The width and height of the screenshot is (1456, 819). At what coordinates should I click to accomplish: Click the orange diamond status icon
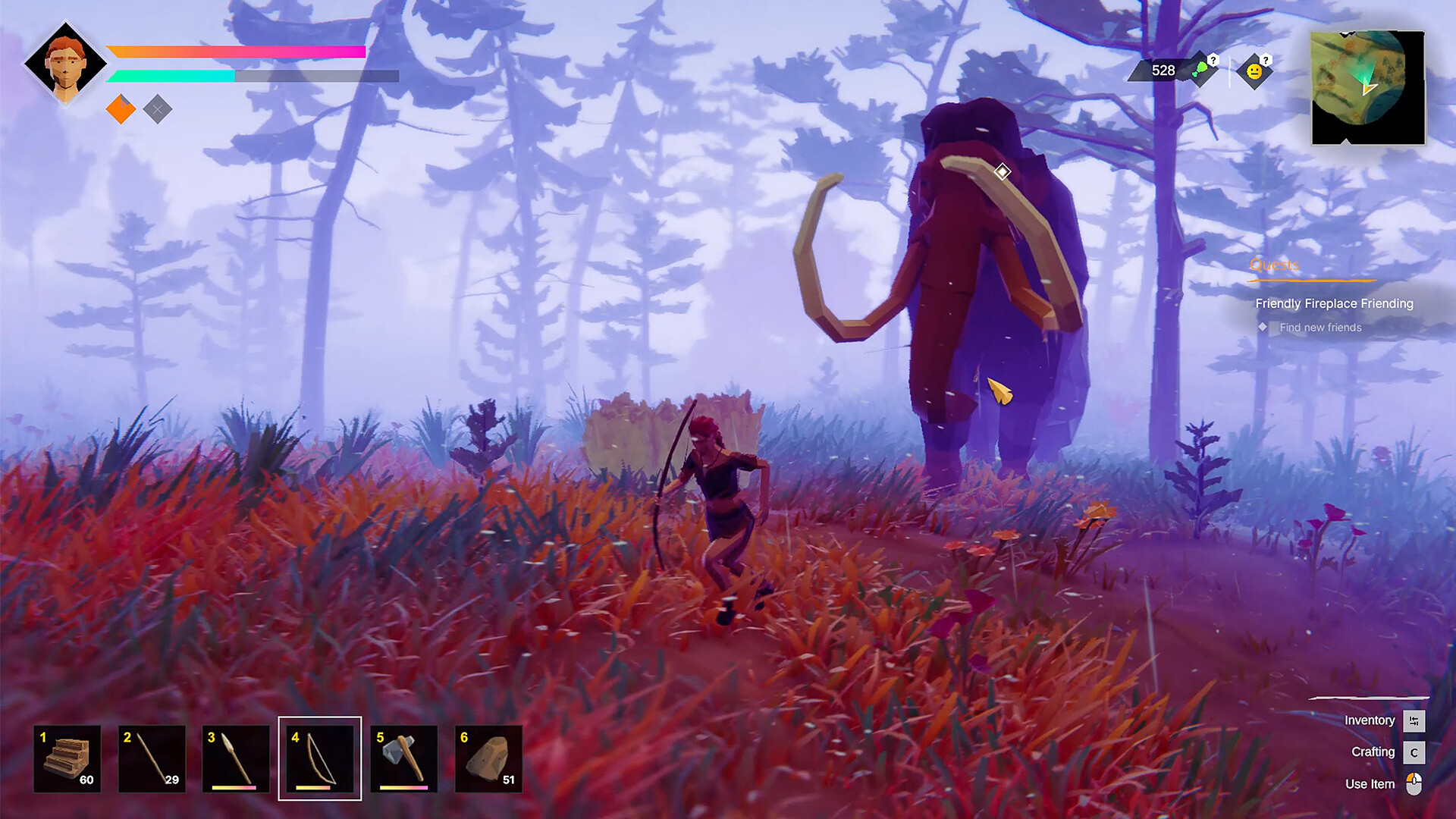(121, 109)
